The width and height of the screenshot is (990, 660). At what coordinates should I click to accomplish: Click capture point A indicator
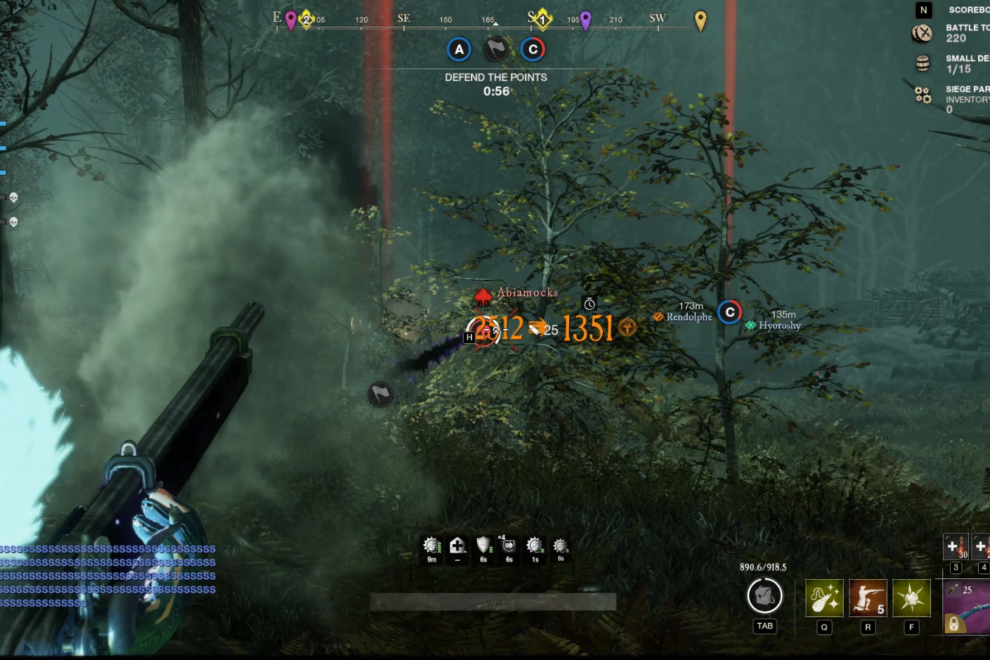click(459, 49)
